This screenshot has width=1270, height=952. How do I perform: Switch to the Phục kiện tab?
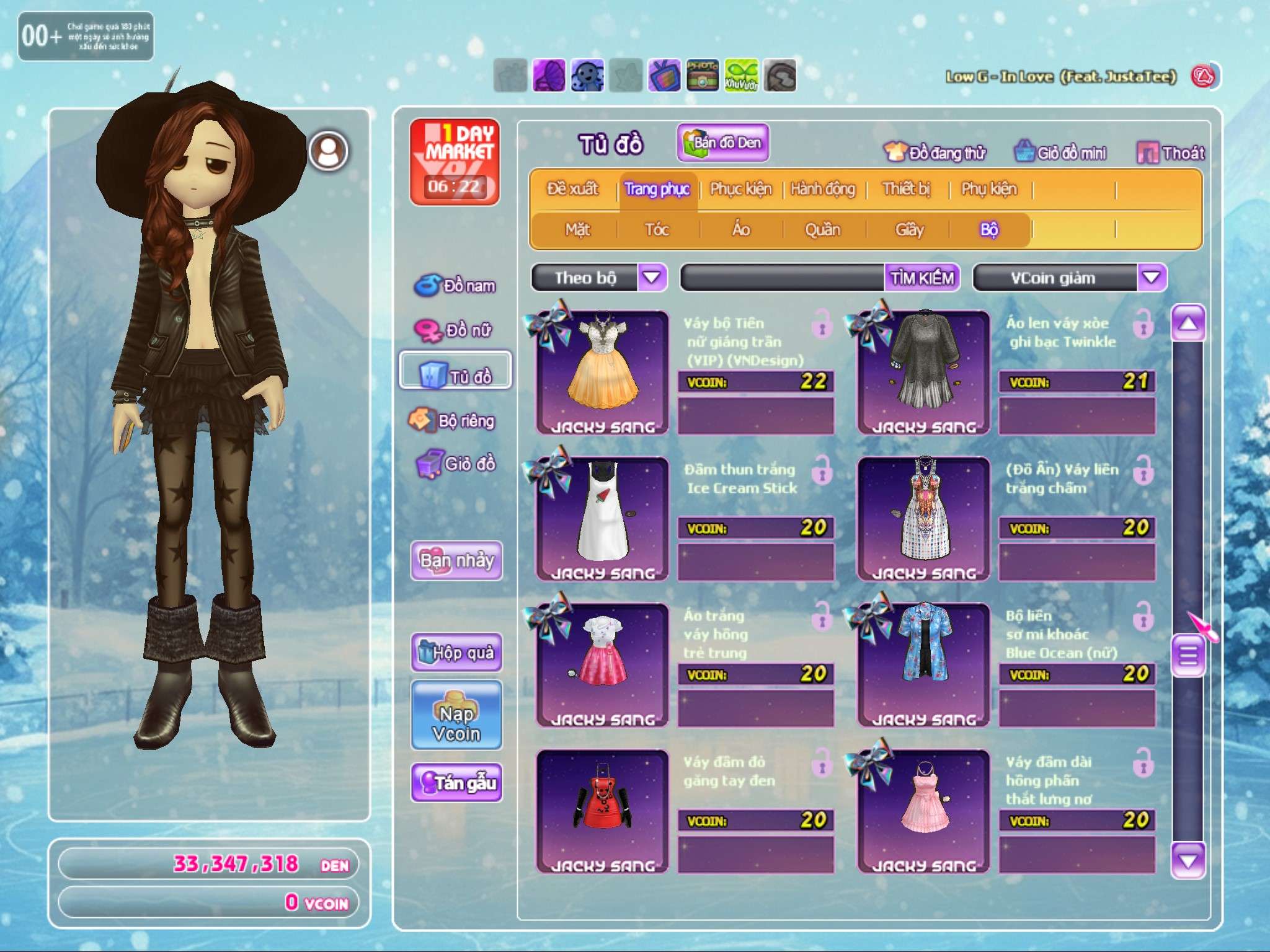[740, 188]
